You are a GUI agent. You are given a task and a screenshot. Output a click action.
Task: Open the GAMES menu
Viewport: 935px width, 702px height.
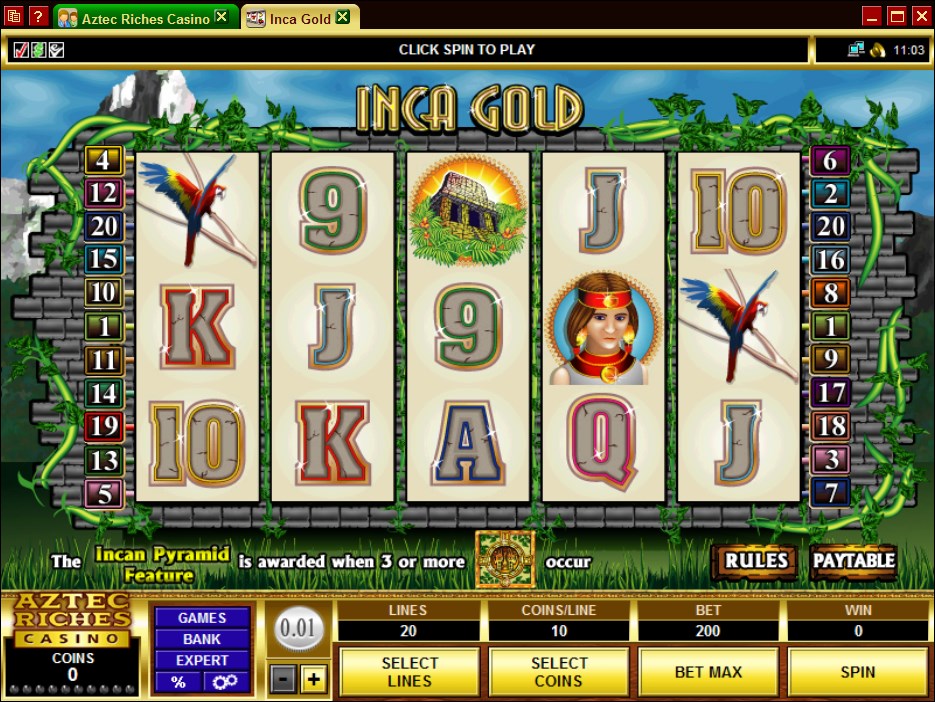click(x=202, y=618)
